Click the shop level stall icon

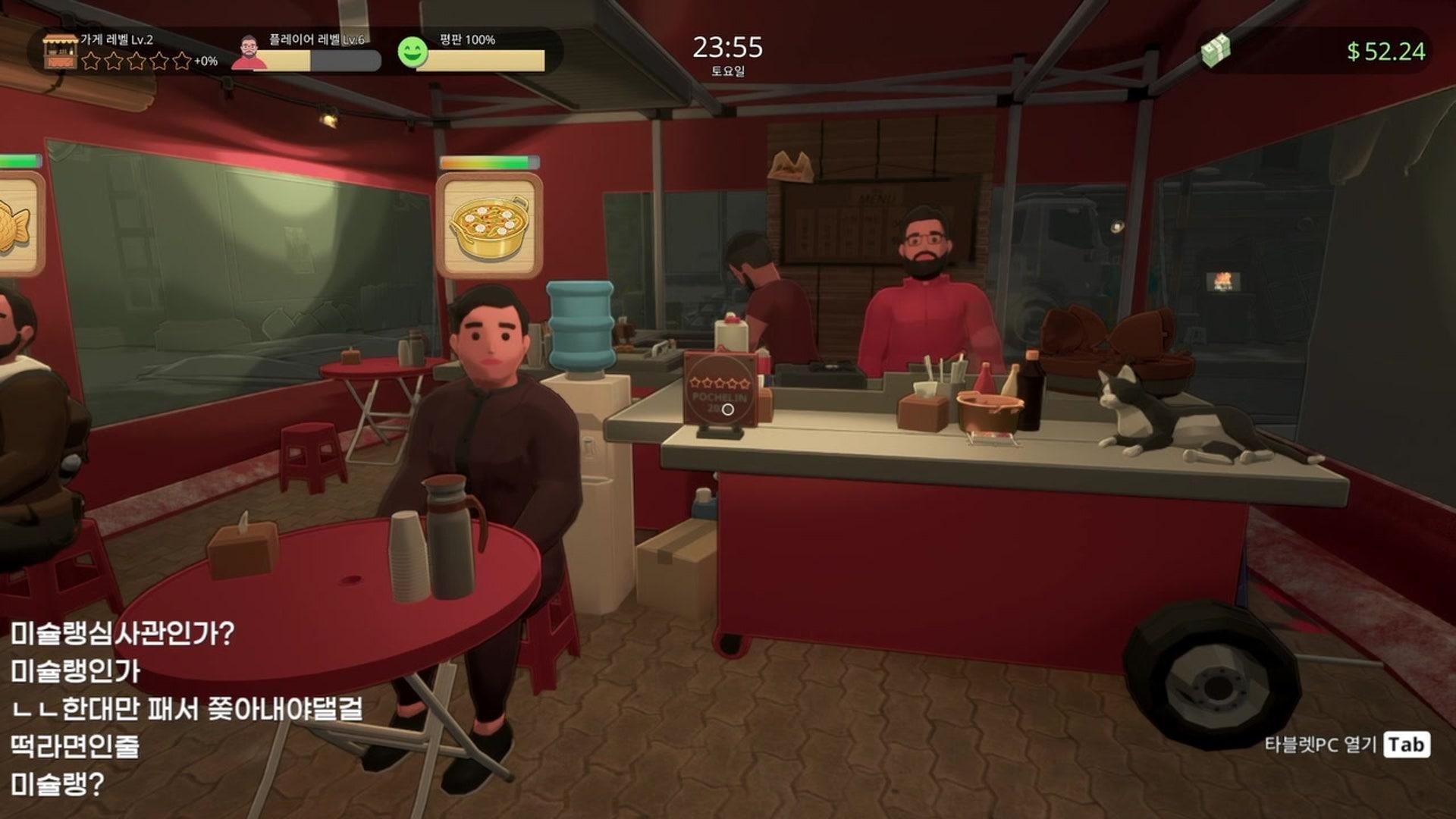(60, 51)
